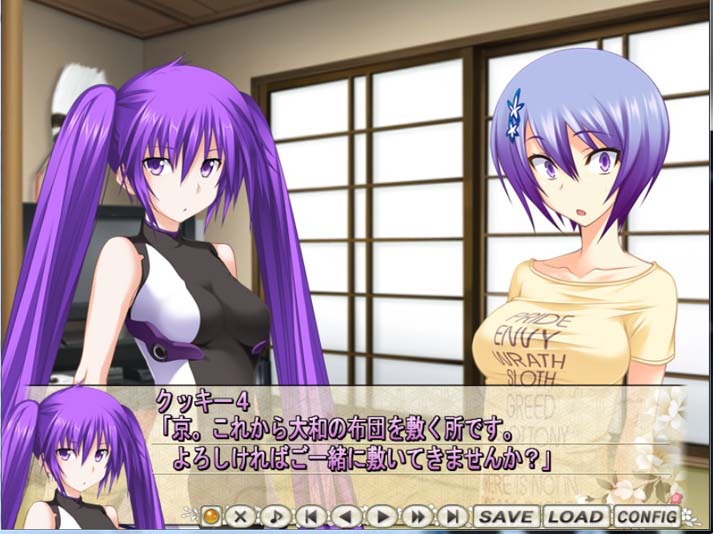The image size is (713, 534).
Task: Hide the text box with X button
Action: coord(241,517)
